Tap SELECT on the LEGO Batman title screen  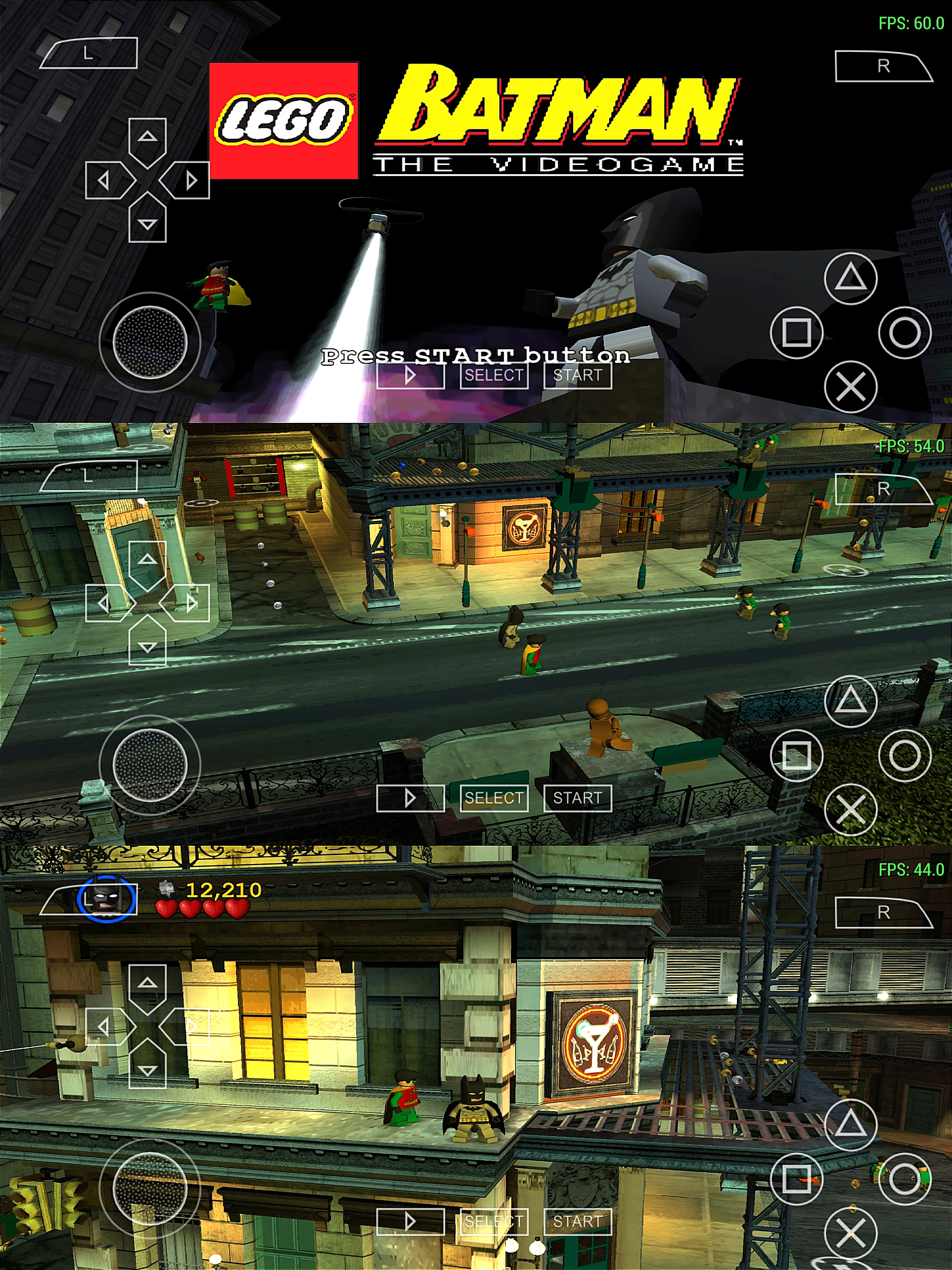click(x=494, y=376)
